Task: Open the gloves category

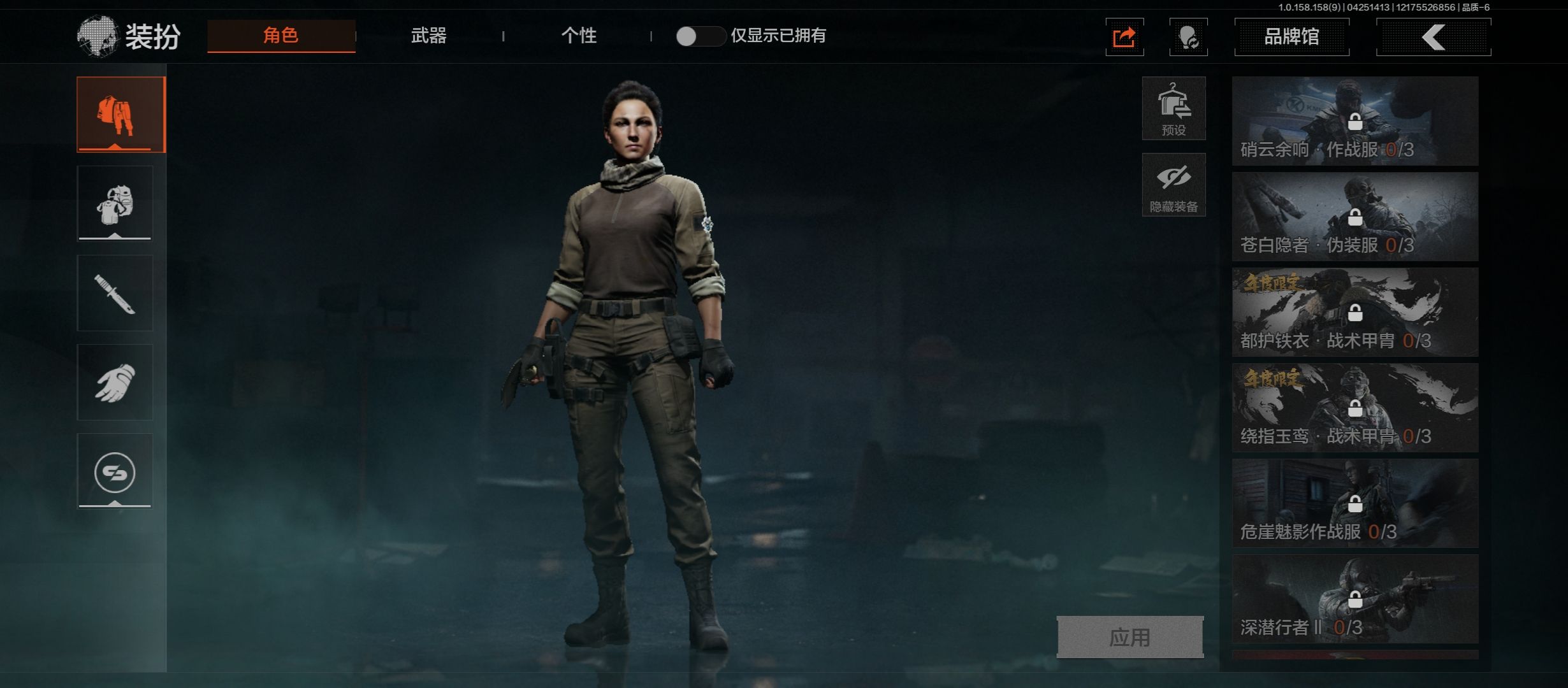Action: [115, 382]
